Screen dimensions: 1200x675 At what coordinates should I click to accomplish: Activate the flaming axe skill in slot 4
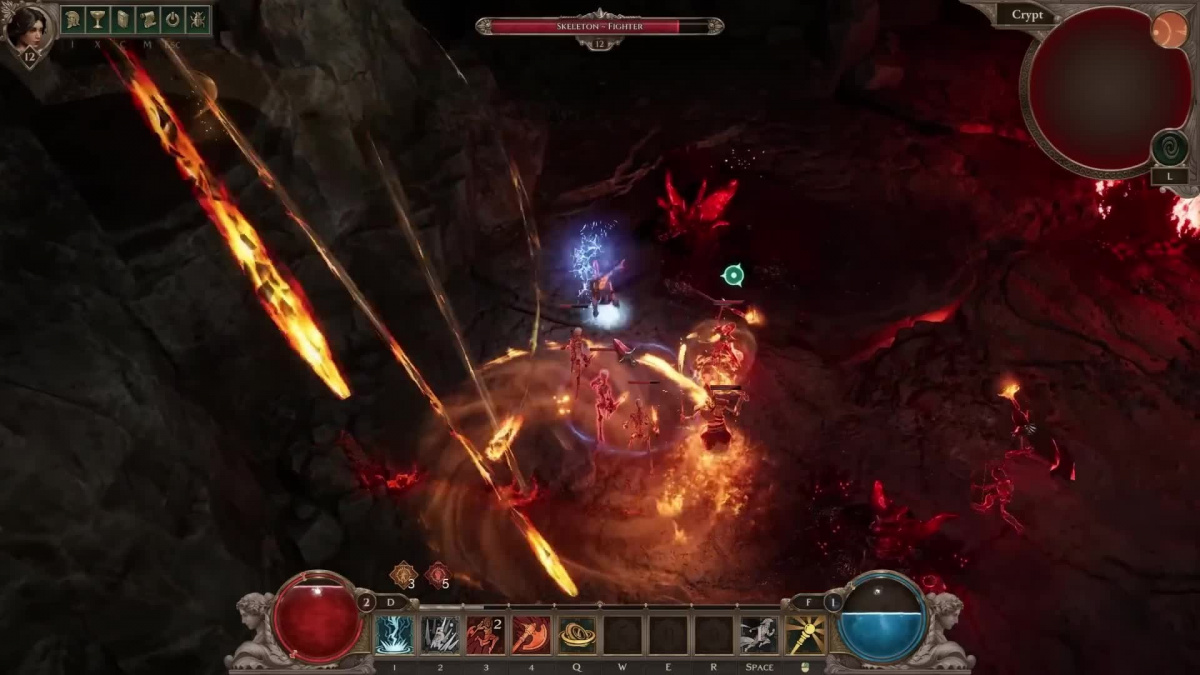531,635
